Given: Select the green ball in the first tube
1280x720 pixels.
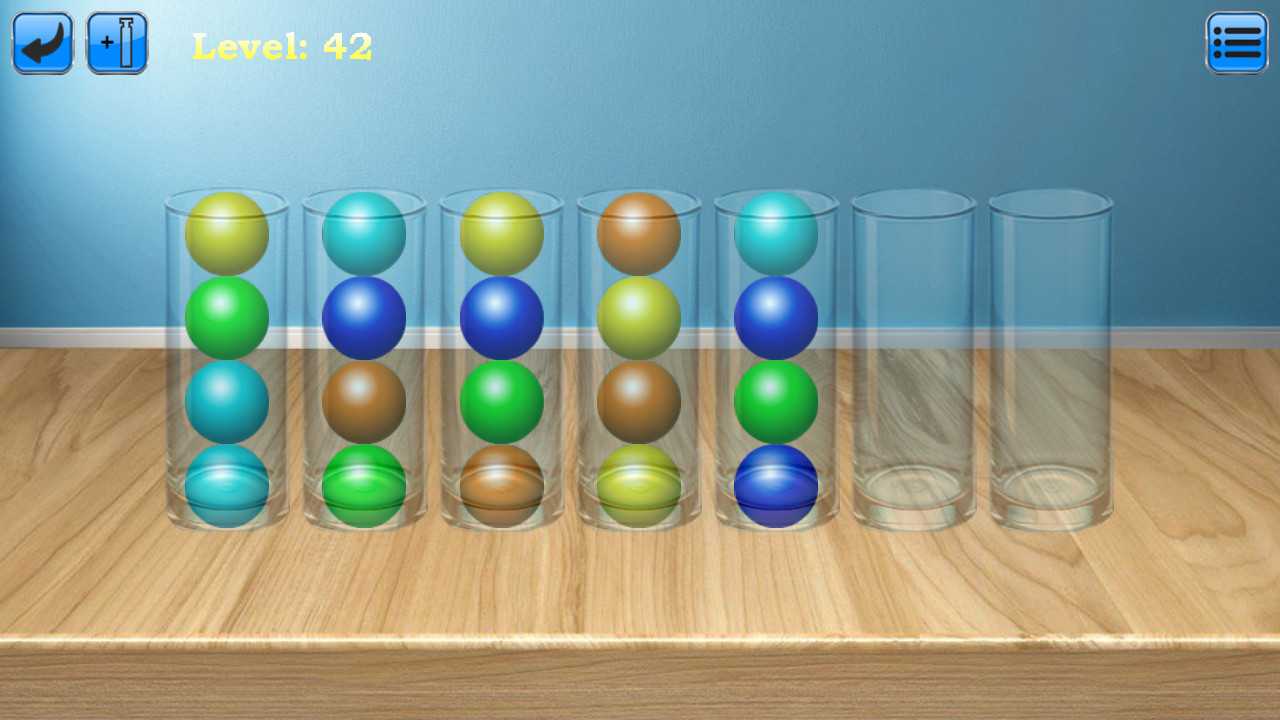Looking at the screenshot, I should pos(226,316).
